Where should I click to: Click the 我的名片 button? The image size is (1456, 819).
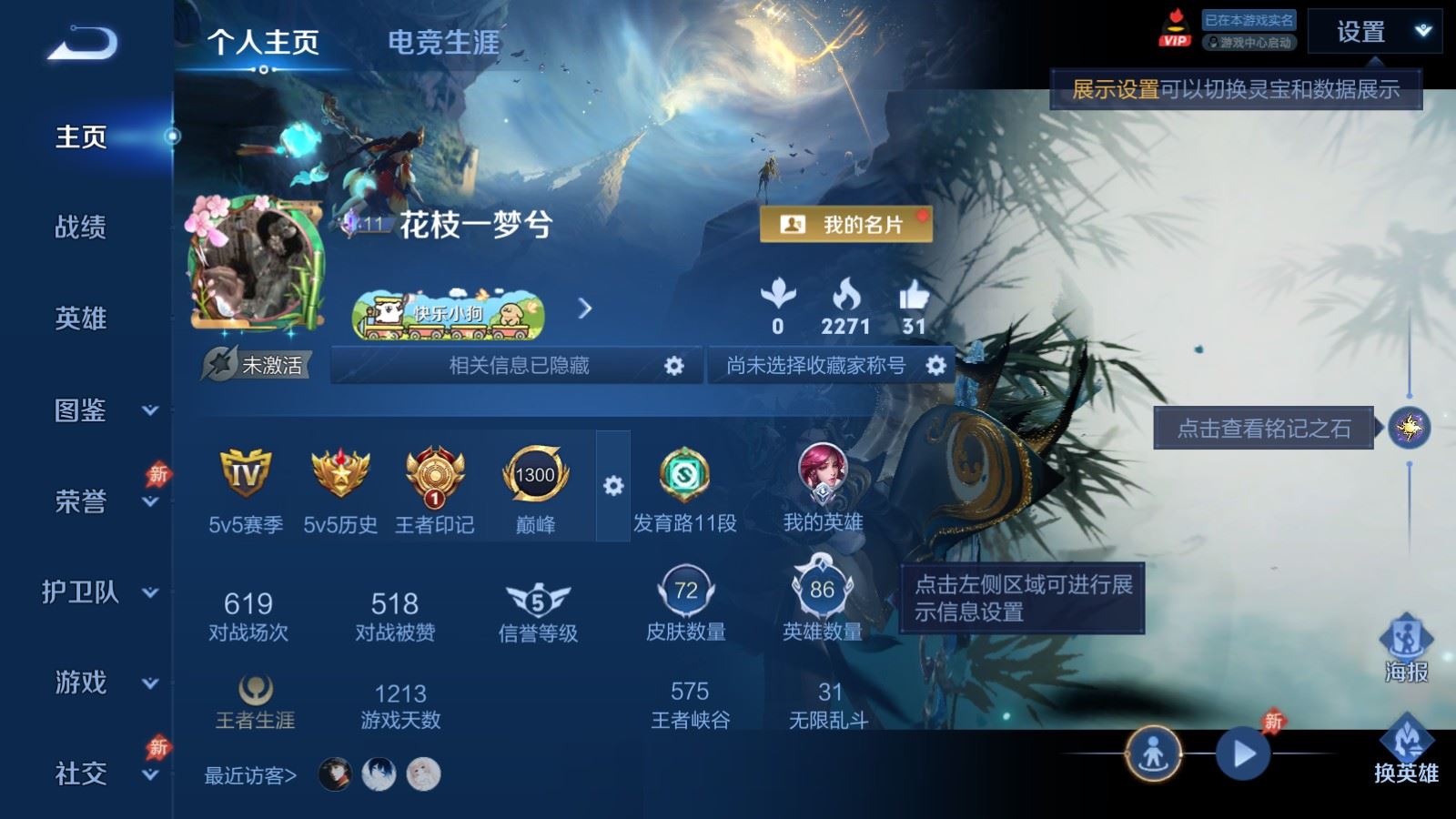(846, 223)
